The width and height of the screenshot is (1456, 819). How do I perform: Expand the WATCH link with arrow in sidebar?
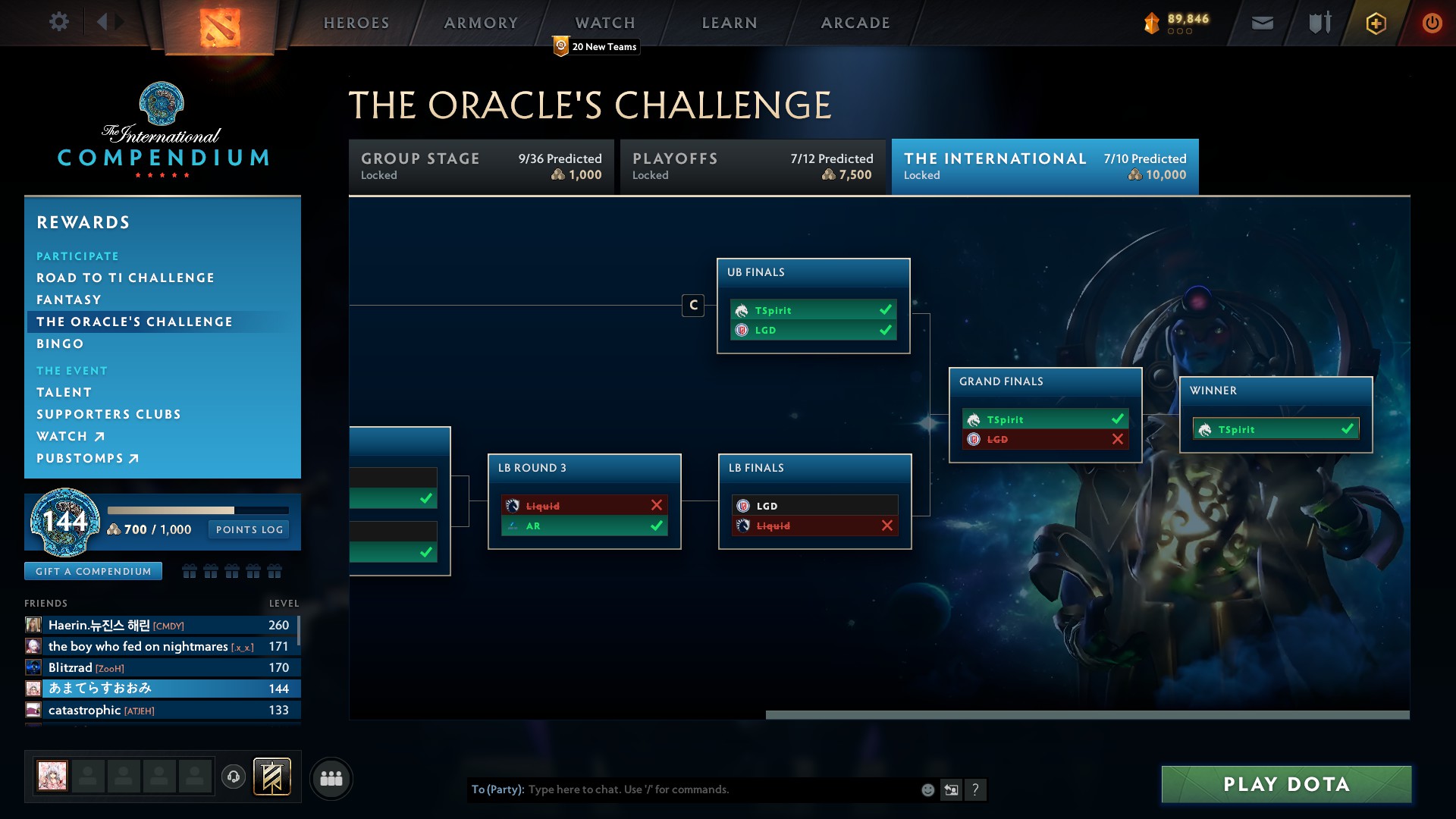[71, 436]
